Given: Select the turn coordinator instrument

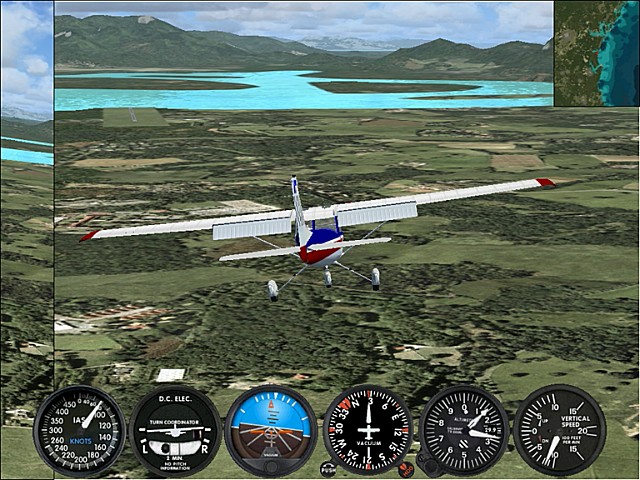Looking at the screenshot, I should (x=175, y=431).
